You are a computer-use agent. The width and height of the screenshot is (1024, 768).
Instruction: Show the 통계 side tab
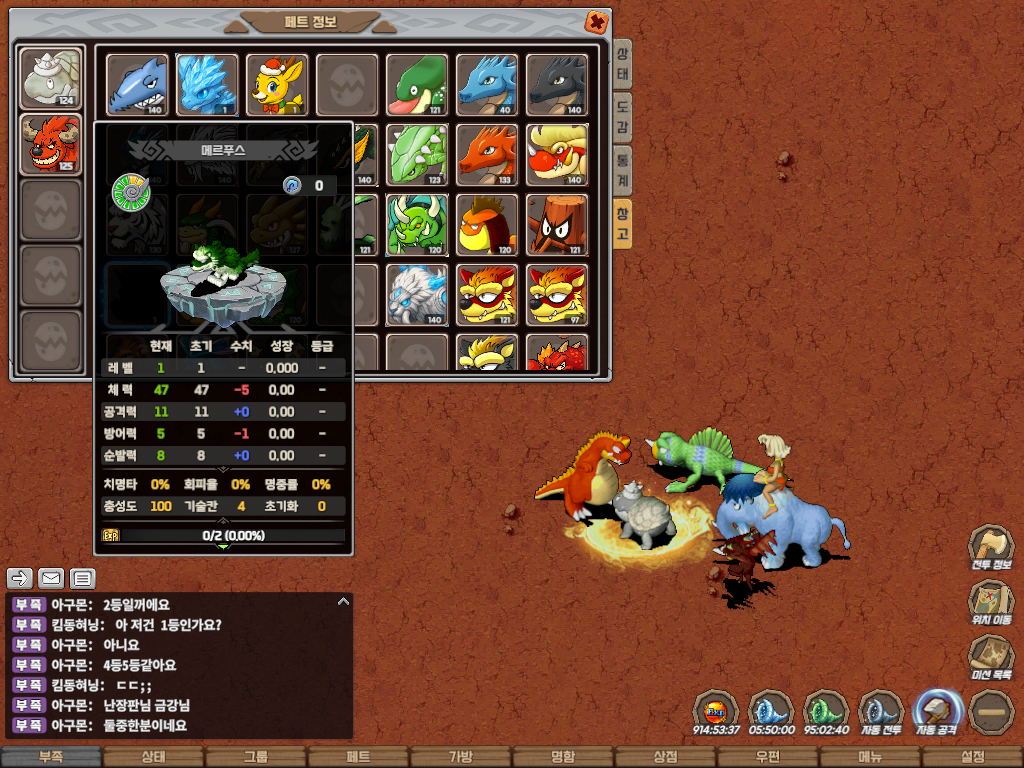pyautogui.click(x=622, y=169)
